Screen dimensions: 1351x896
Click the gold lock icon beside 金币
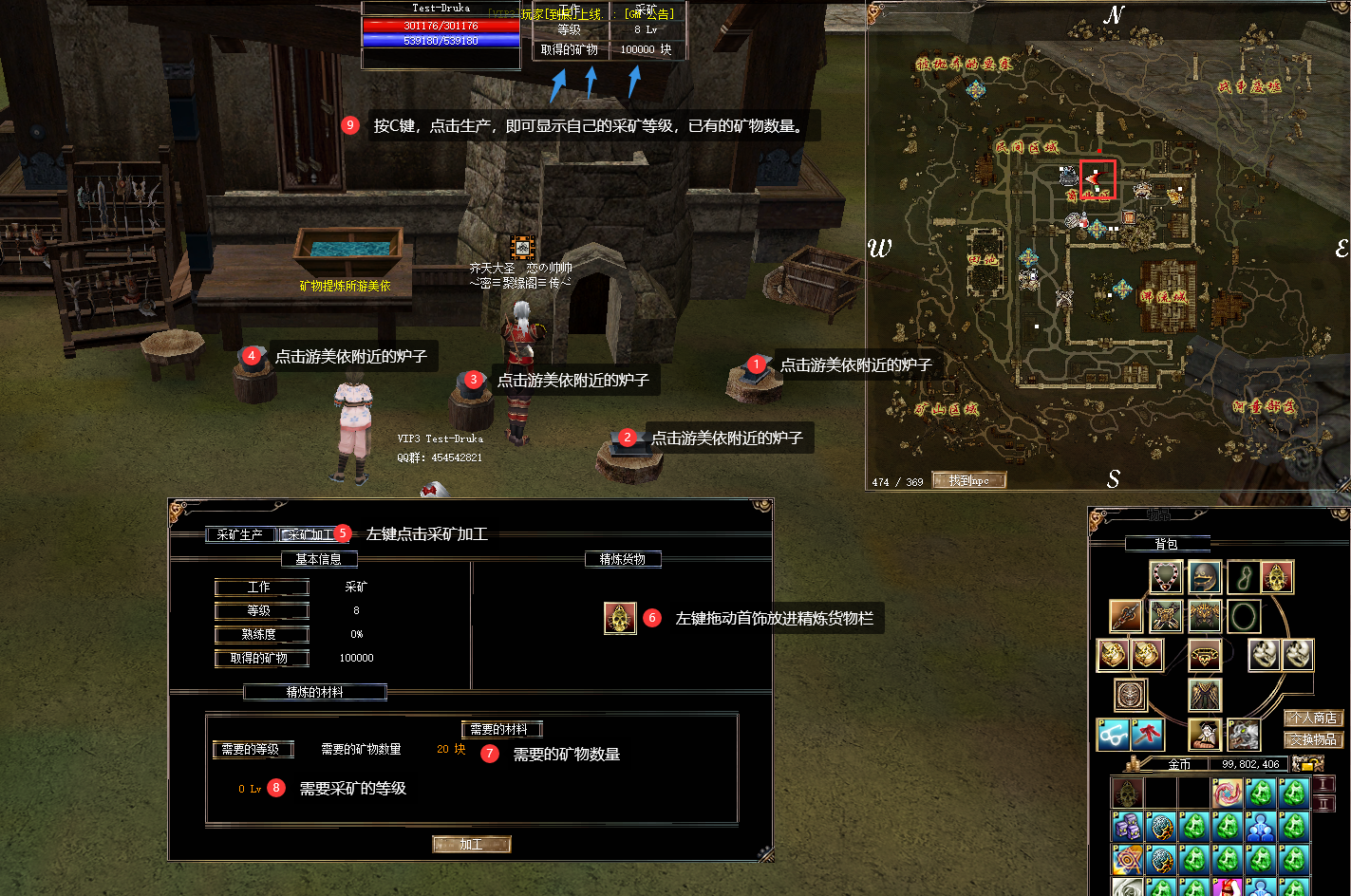(x=1307, y=764)
